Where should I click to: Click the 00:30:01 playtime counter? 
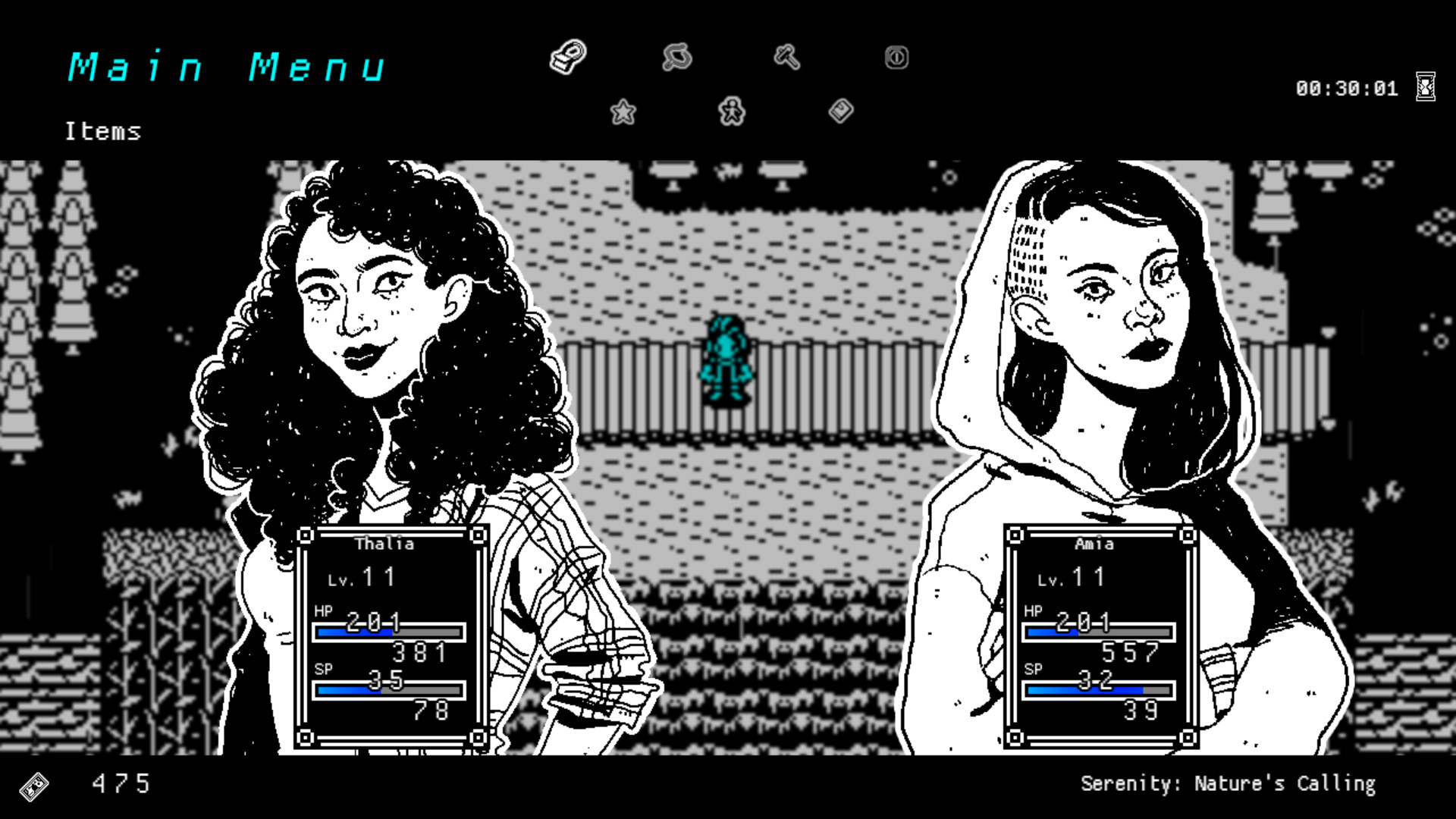click(x=1348, y=88)
